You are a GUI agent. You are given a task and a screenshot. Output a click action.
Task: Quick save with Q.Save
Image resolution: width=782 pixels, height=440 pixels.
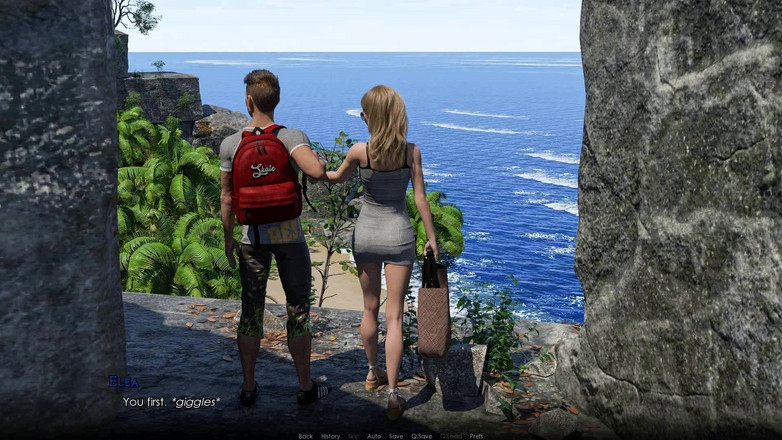[422, 436]
